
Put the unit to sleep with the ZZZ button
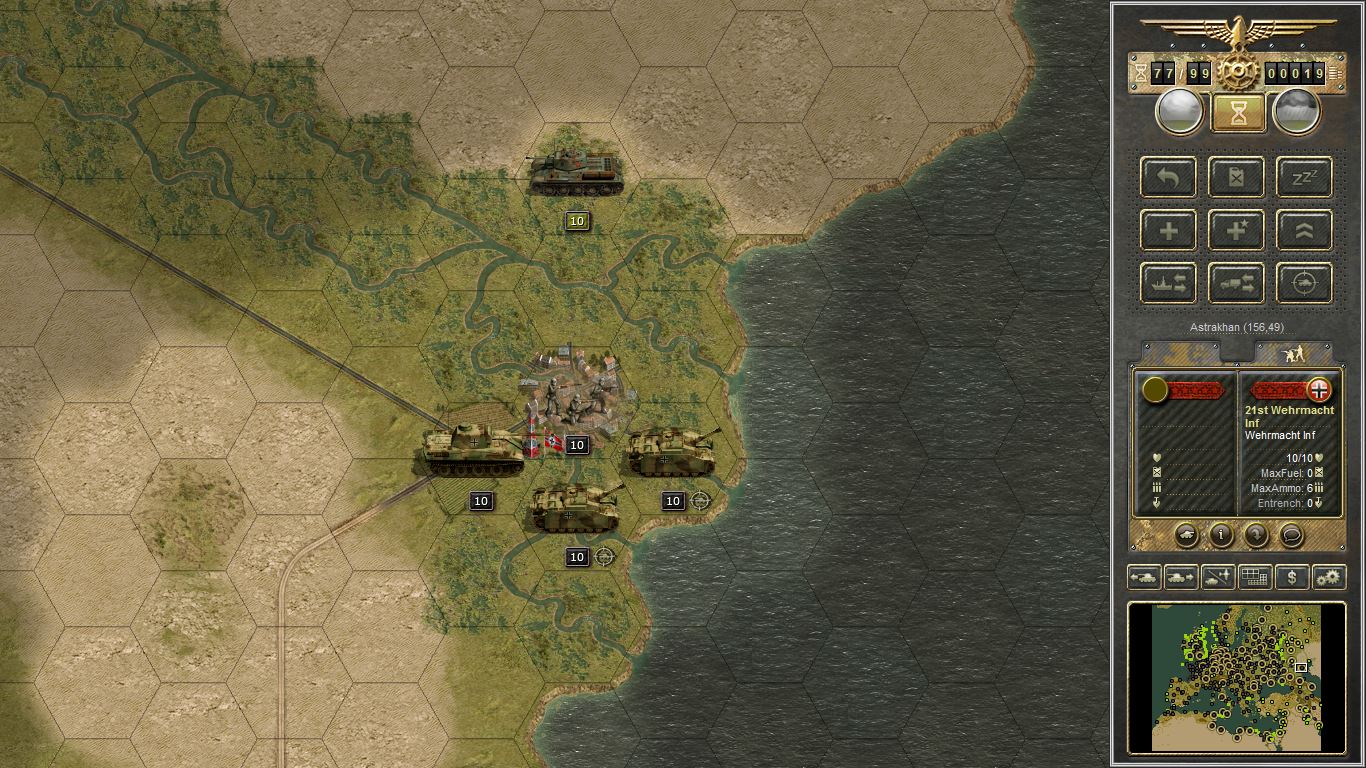pos(1305,177)
